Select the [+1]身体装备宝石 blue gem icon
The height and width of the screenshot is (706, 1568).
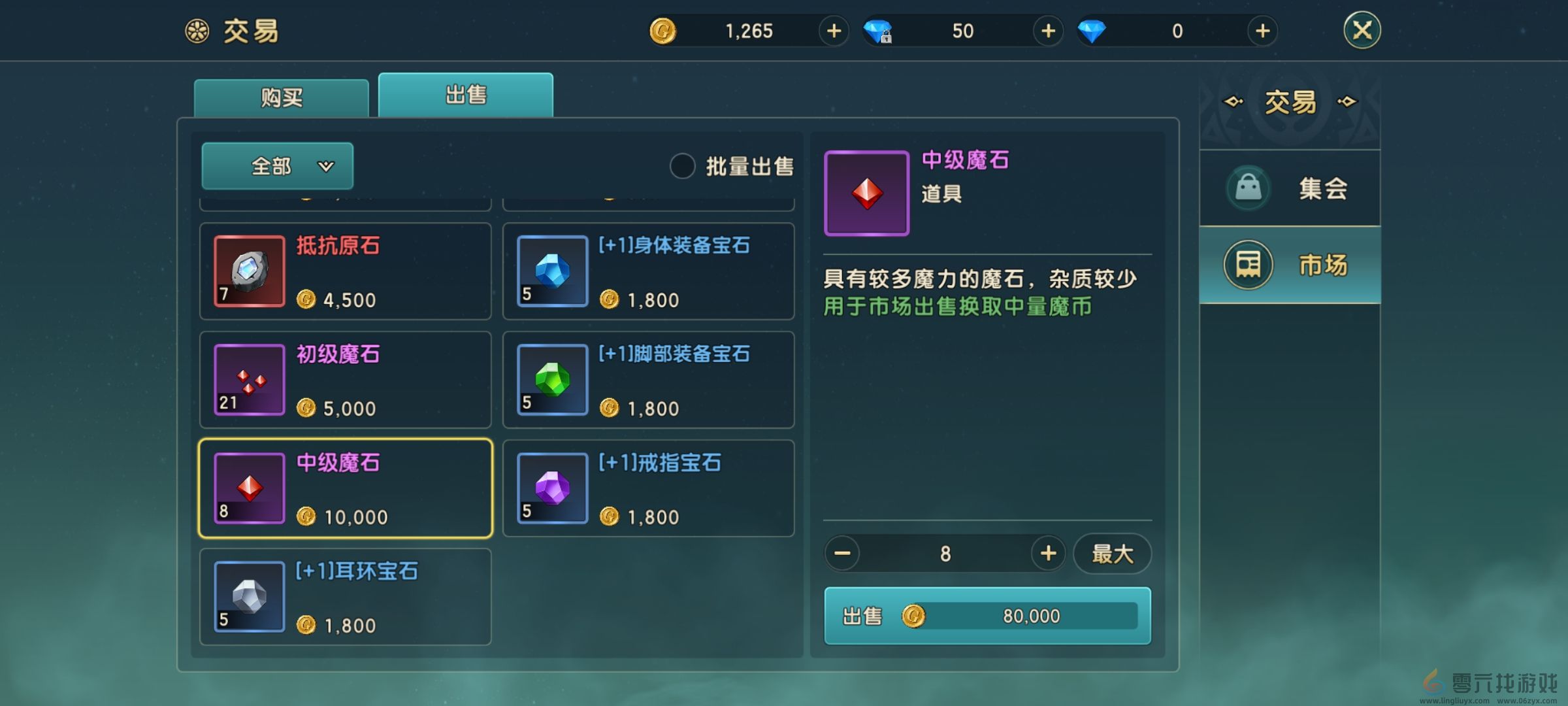[553, 271]
